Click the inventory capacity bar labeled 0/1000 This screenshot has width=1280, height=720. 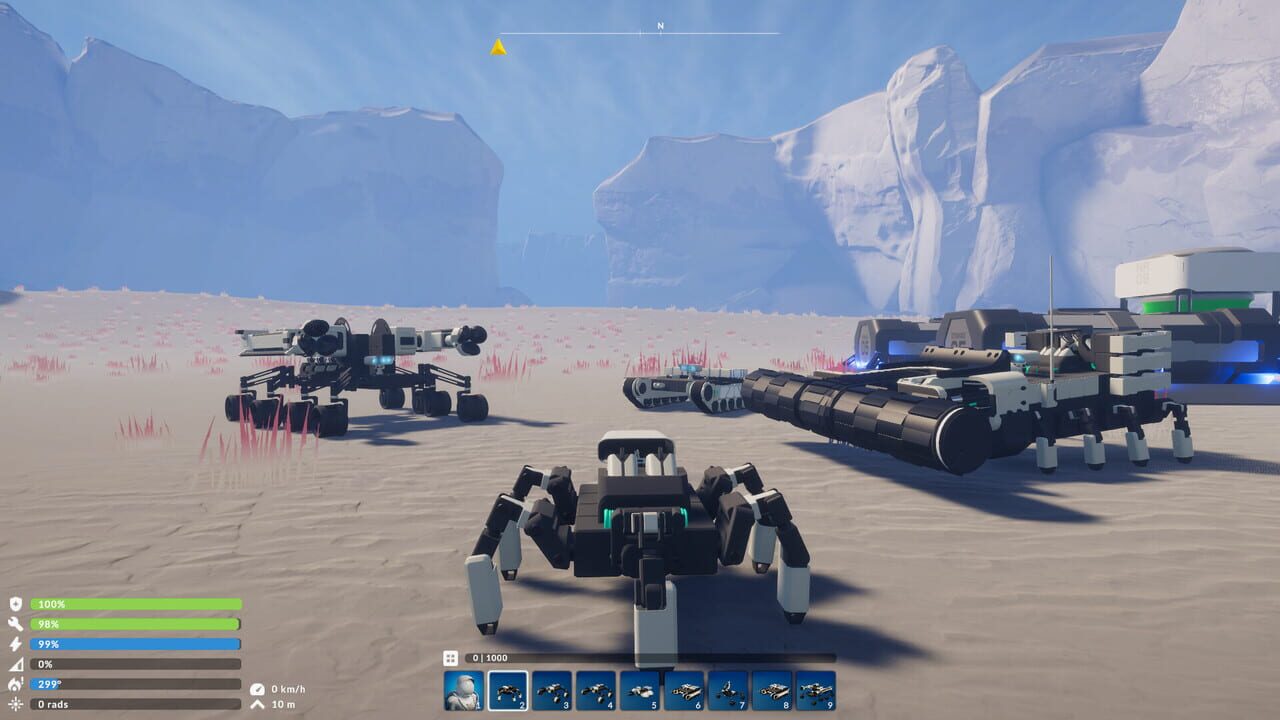point(500,660)
